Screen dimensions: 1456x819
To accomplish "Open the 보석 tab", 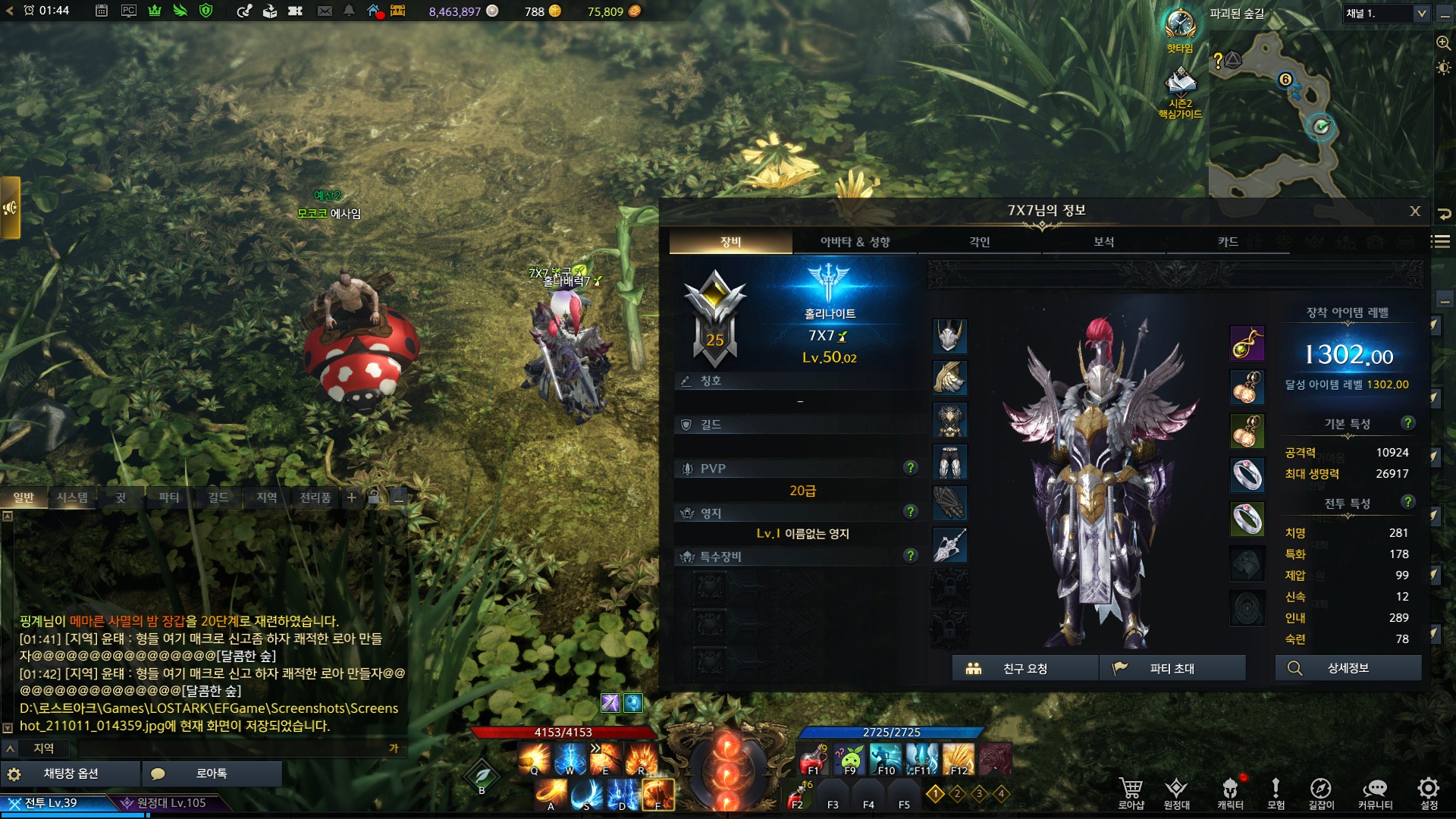I will [1103, 242].
